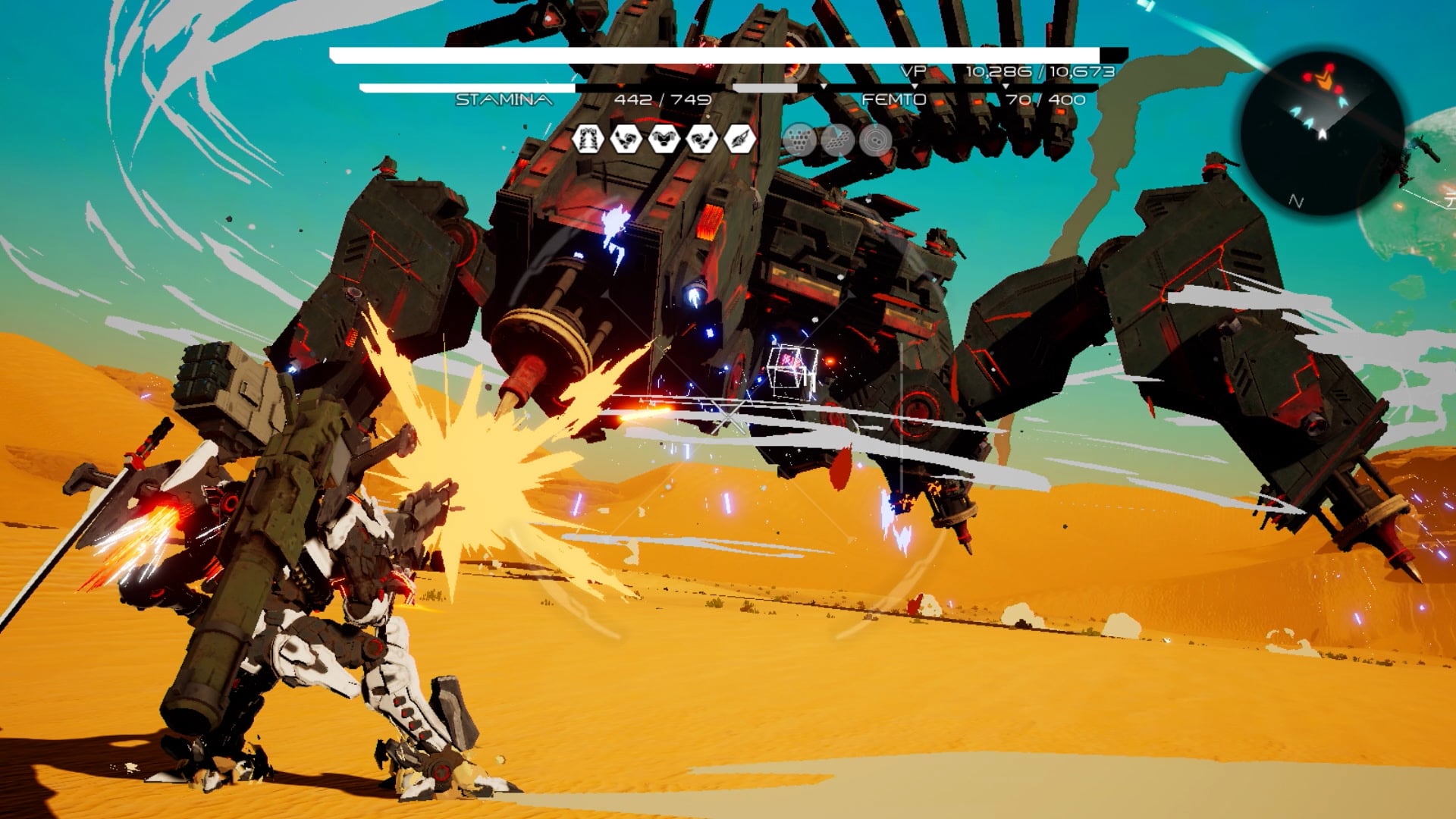Open the chevron under the FEMTO label
Image resolution: width=1456 pixels, height=819 pixels.
point(915,86)
